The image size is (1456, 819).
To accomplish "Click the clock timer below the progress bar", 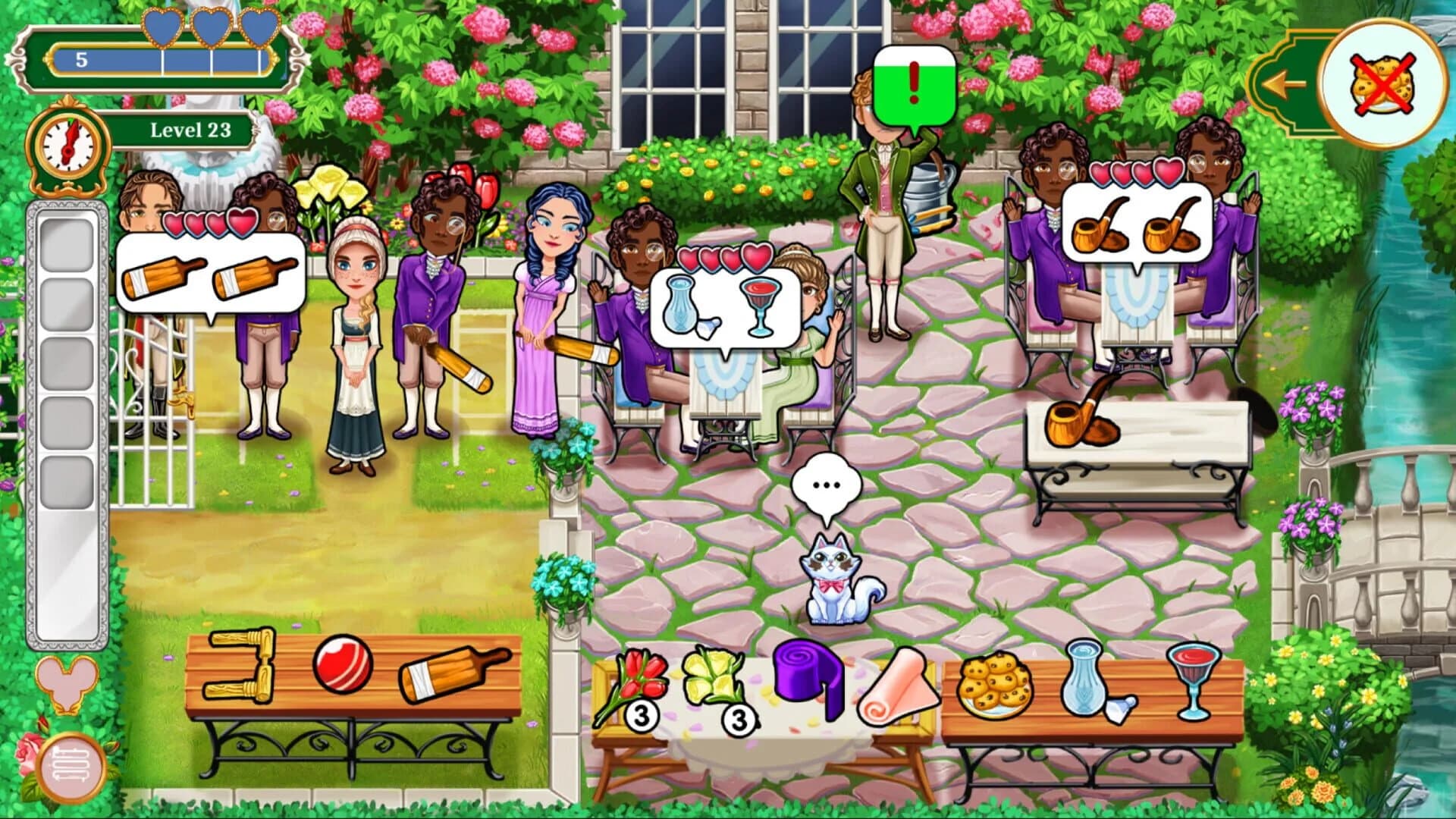I will (67, 146).
